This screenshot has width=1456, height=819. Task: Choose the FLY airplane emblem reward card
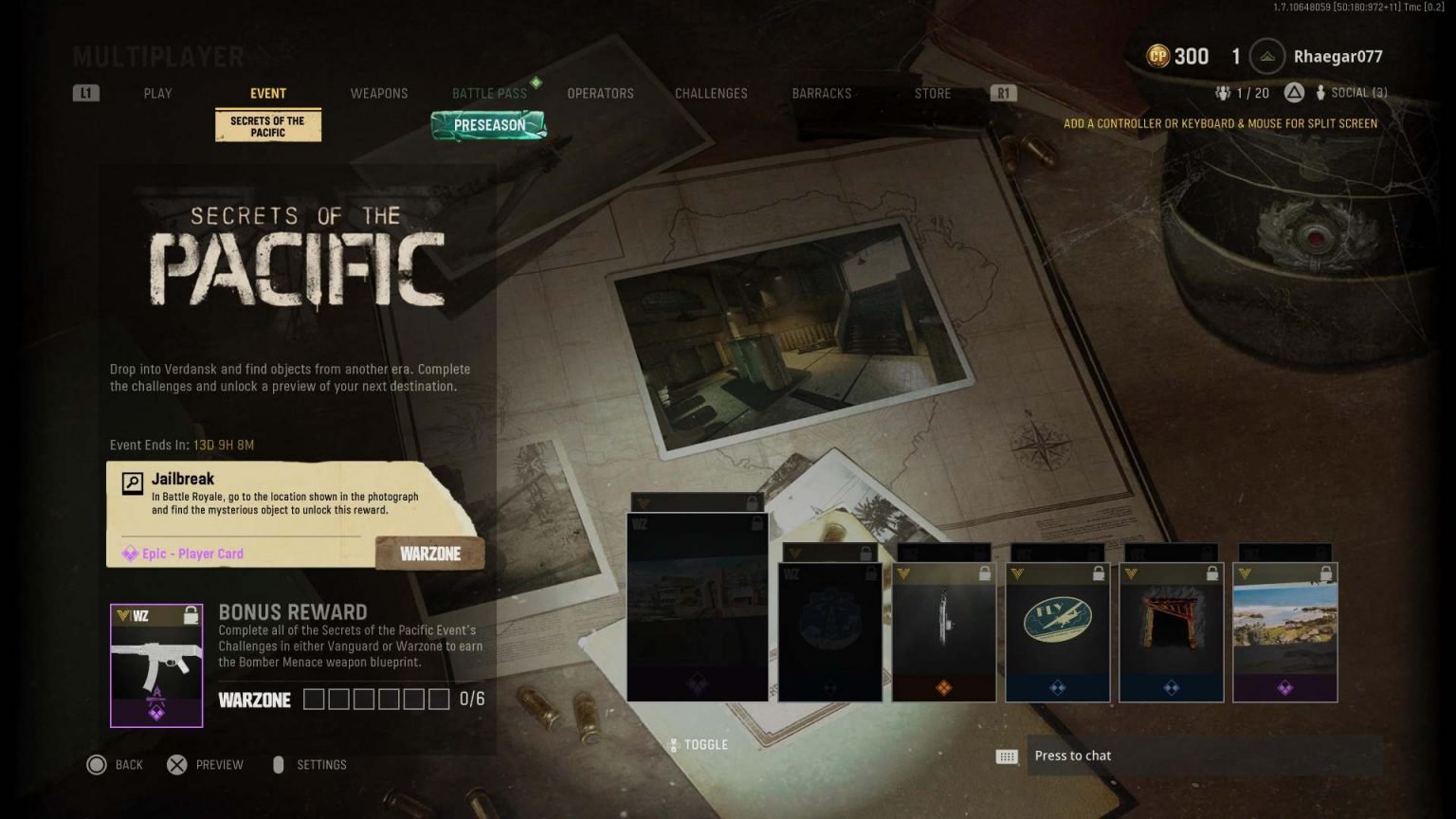point(1057,632)
